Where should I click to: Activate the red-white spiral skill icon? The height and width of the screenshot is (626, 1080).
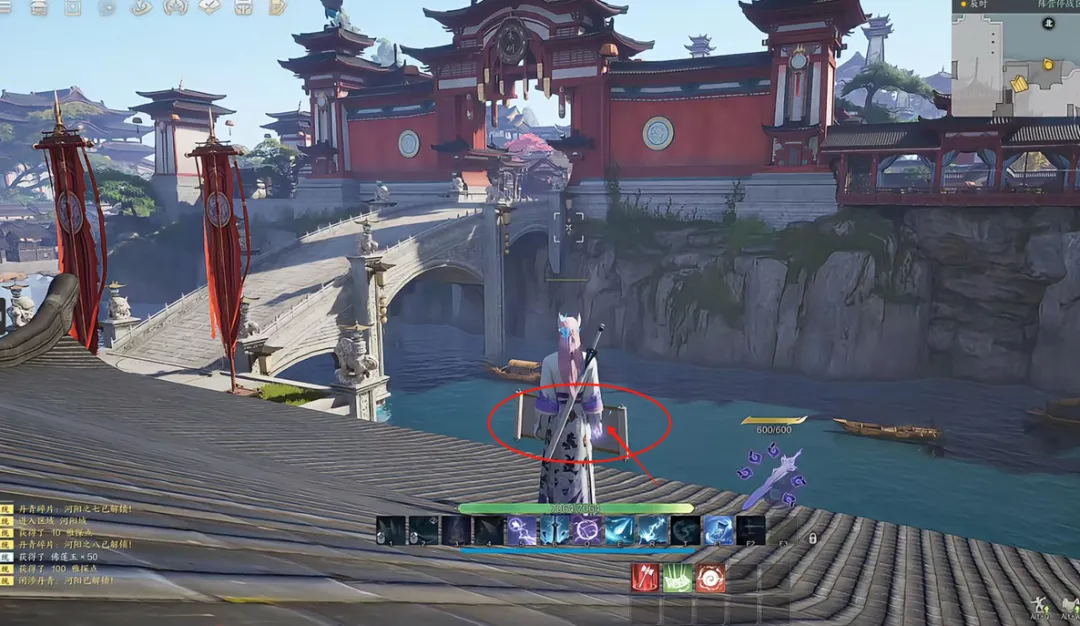click(710, 578)
